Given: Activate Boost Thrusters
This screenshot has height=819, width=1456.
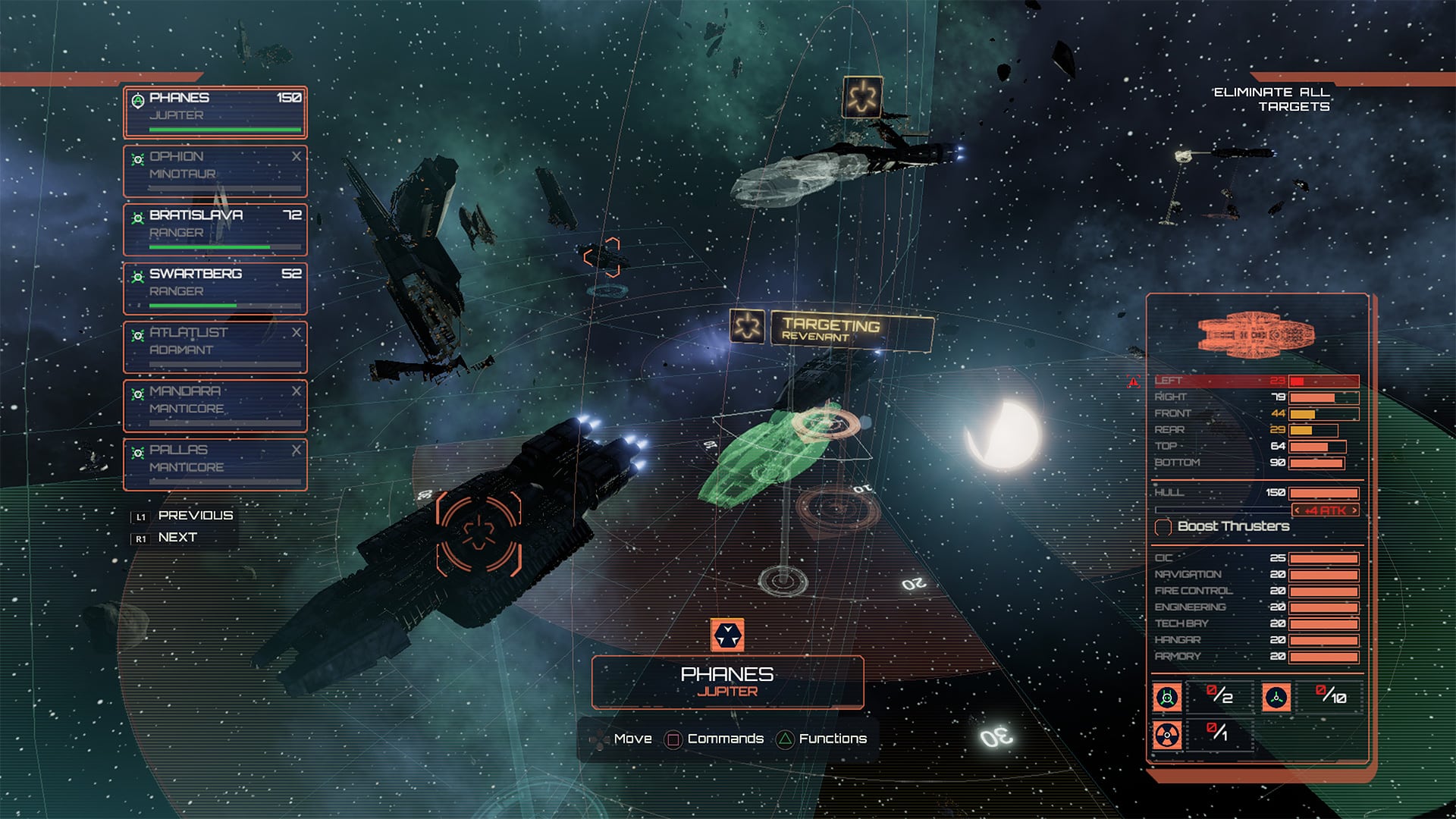Looking at the screenshot, I should [1222, 526].
